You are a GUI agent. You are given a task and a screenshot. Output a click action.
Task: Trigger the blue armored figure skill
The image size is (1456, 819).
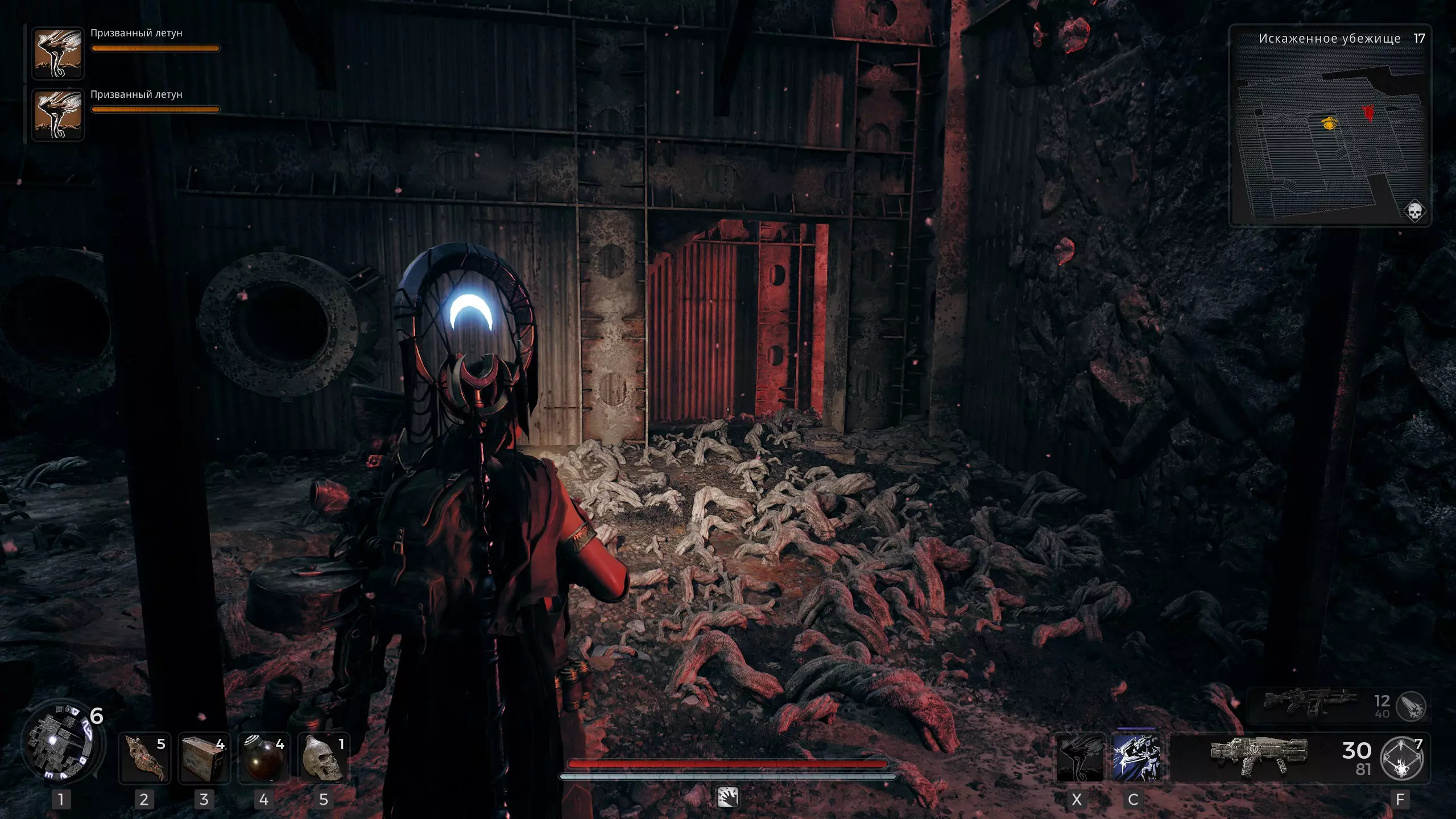[x=1136, y=758]
